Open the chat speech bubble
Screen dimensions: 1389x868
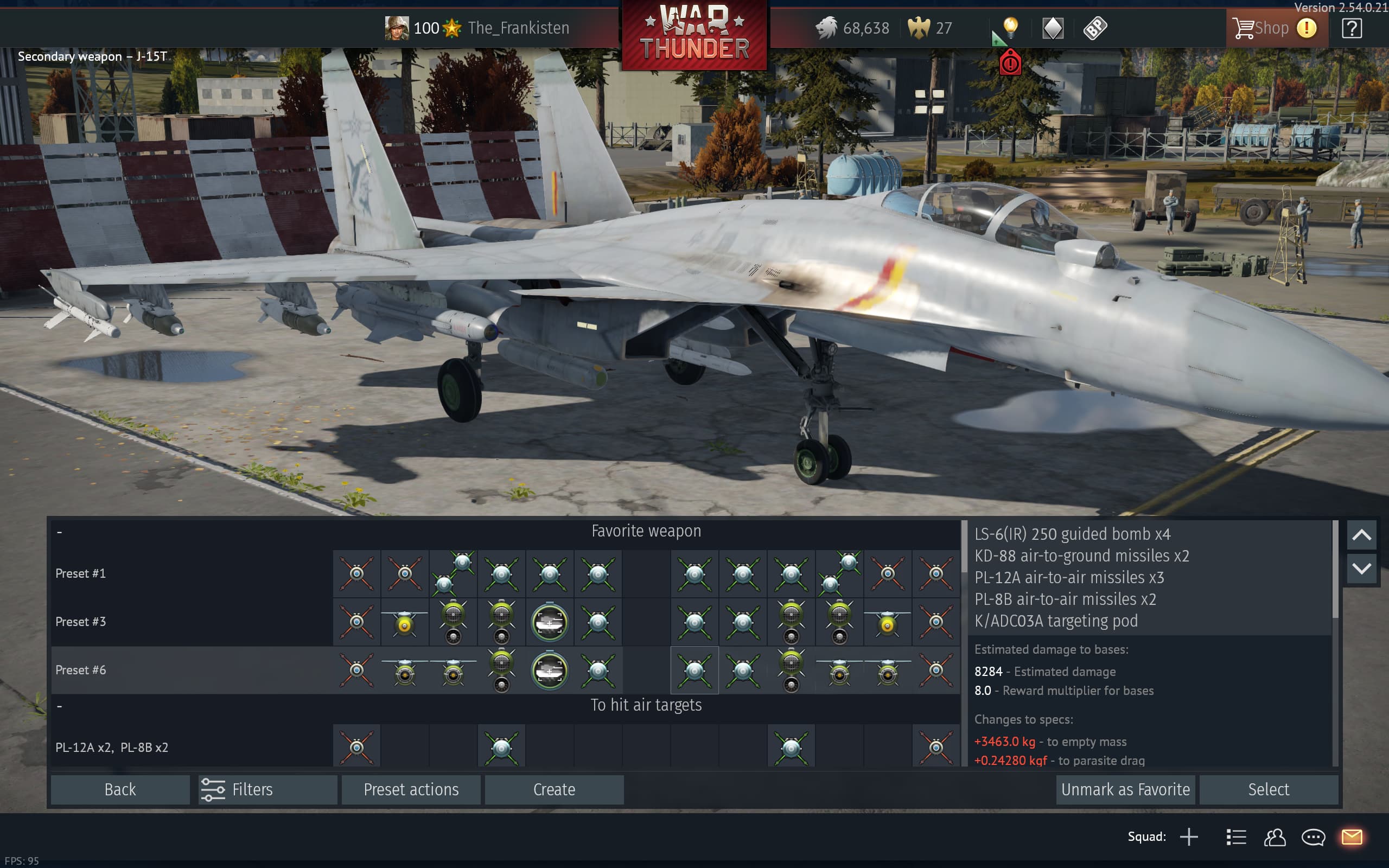click(1313, 837)
